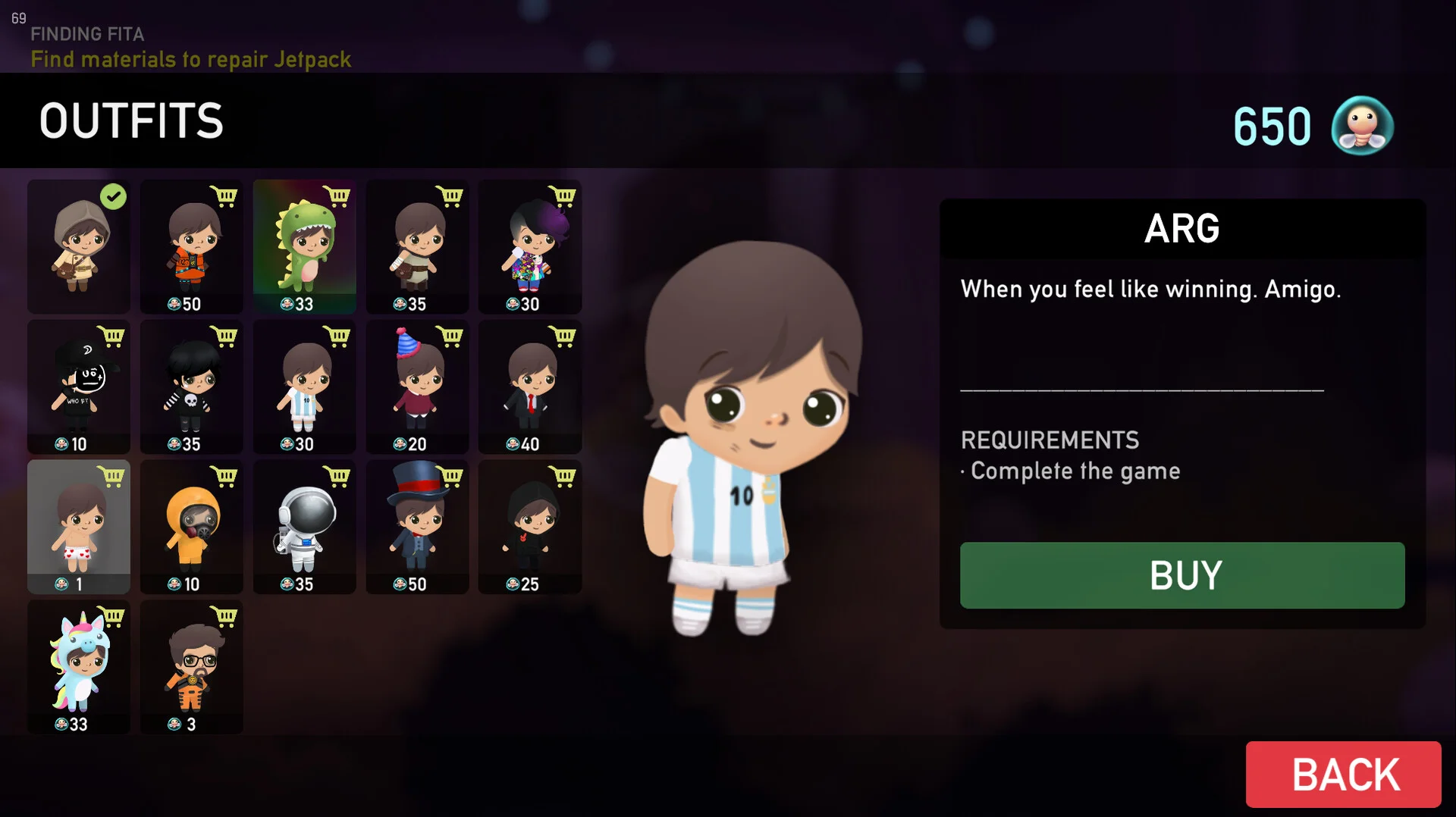Select the black cap masked outfit

(79, 387)
